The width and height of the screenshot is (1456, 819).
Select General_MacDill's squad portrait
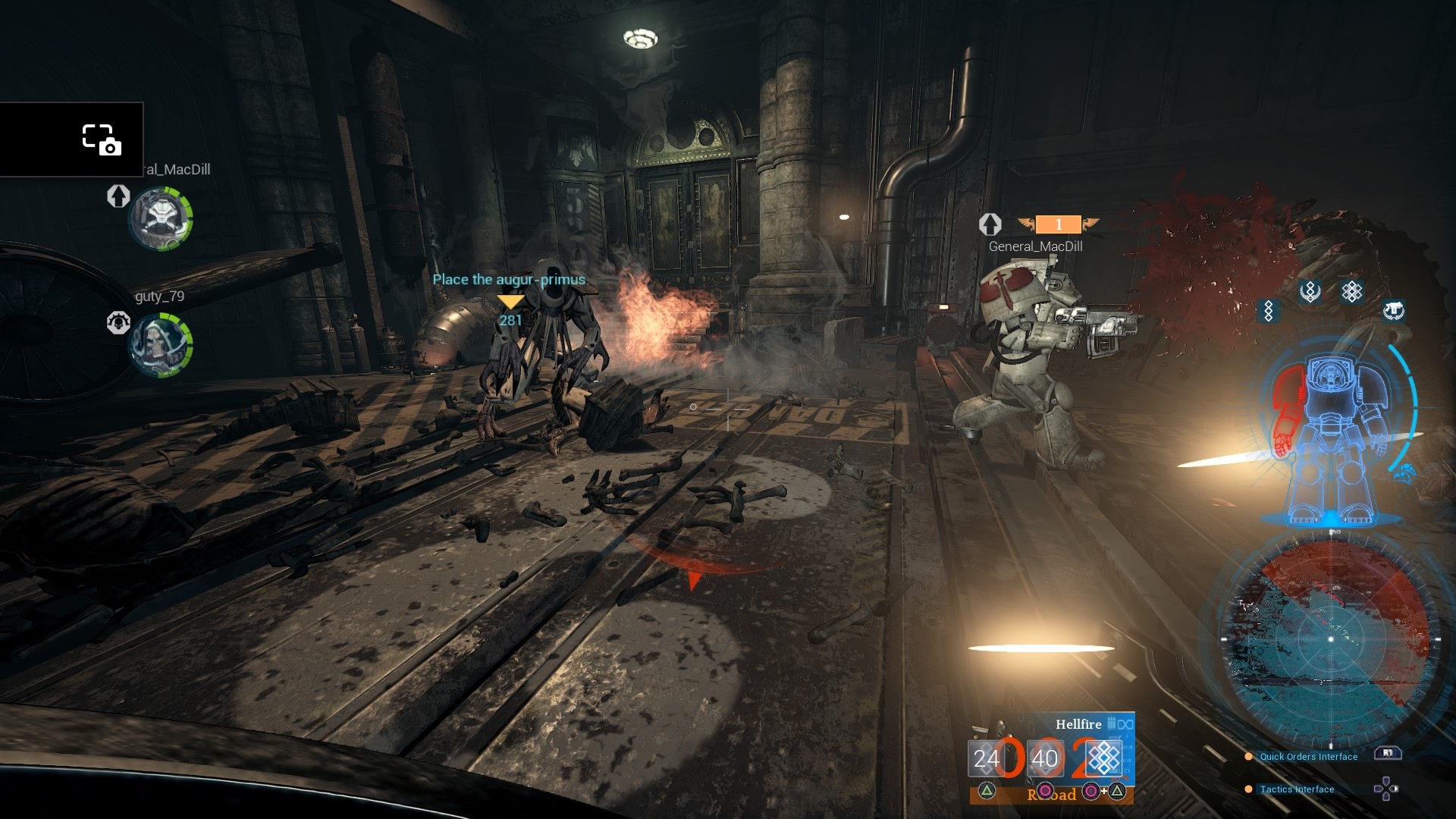(x=159, y=218)
